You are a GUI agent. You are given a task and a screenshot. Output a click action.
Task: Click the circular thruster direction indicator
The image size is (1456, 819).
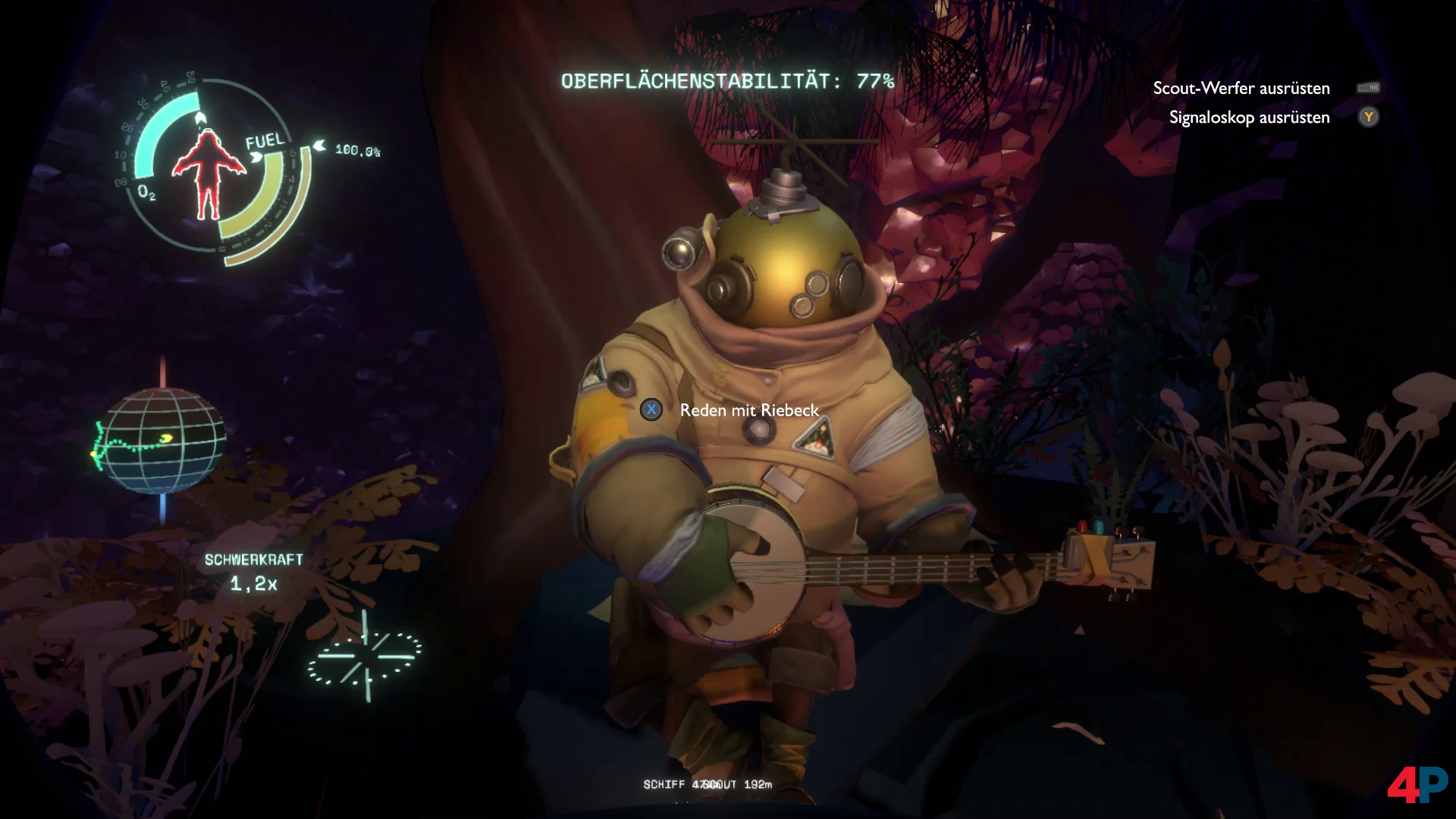[365, 656]
